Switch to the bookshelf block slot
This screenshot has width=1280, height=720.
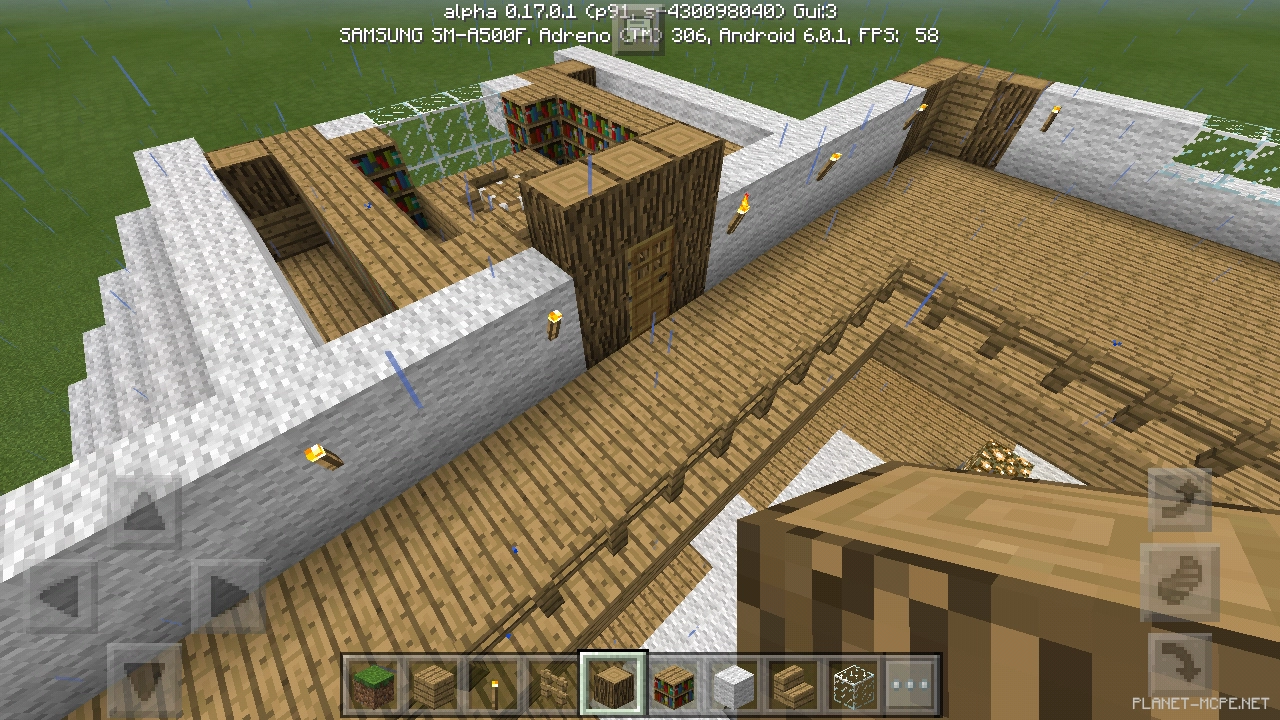coord(673,686)
